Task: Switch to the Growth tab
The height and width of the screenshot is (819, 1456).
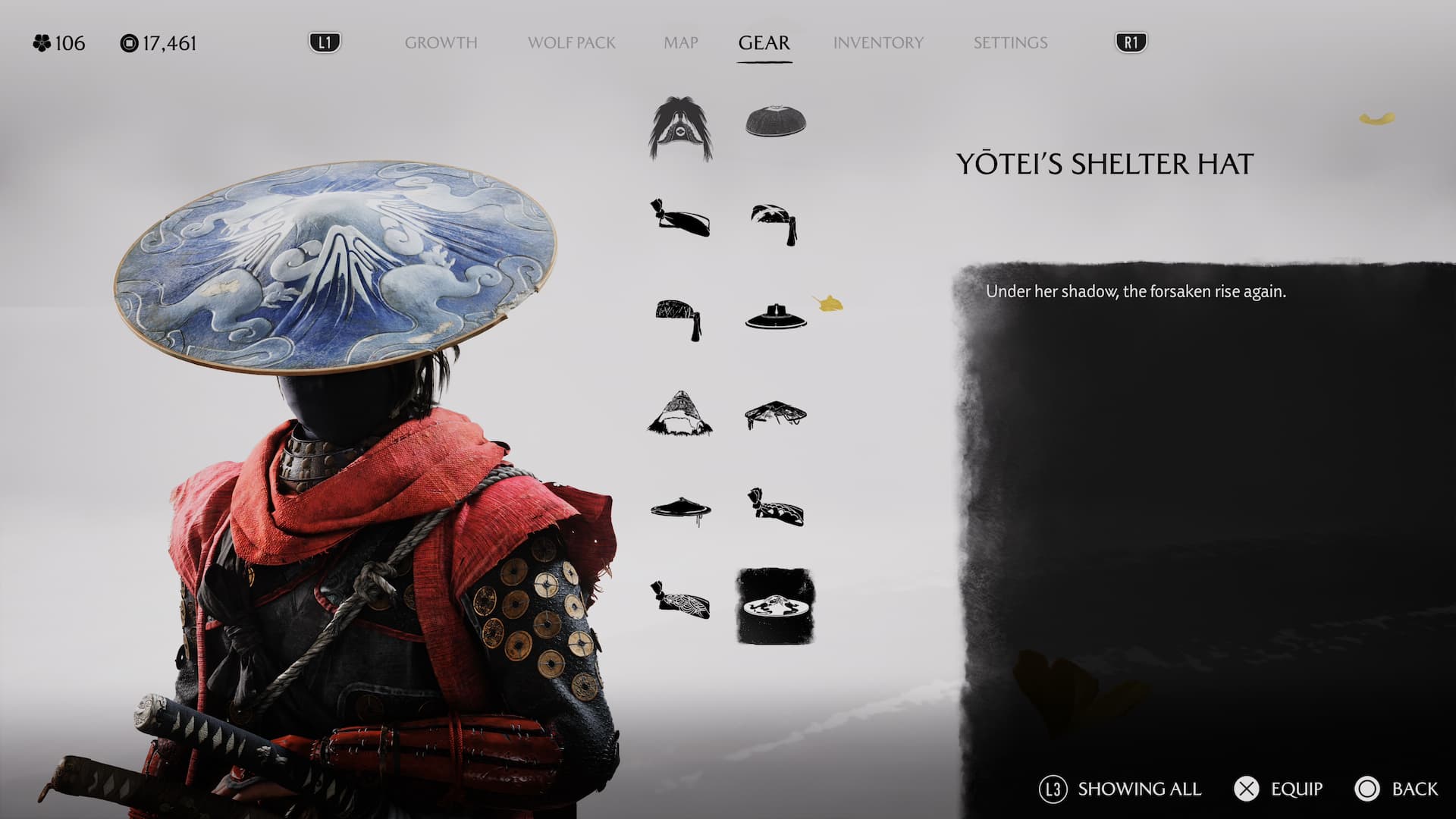Action: click(x=441, y=43)
